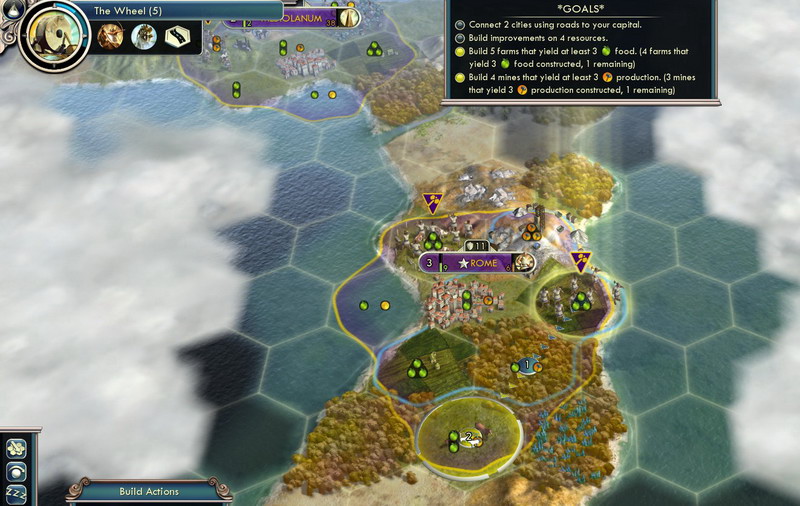Put the unit to sleep (Zzz)

(17, 495)
